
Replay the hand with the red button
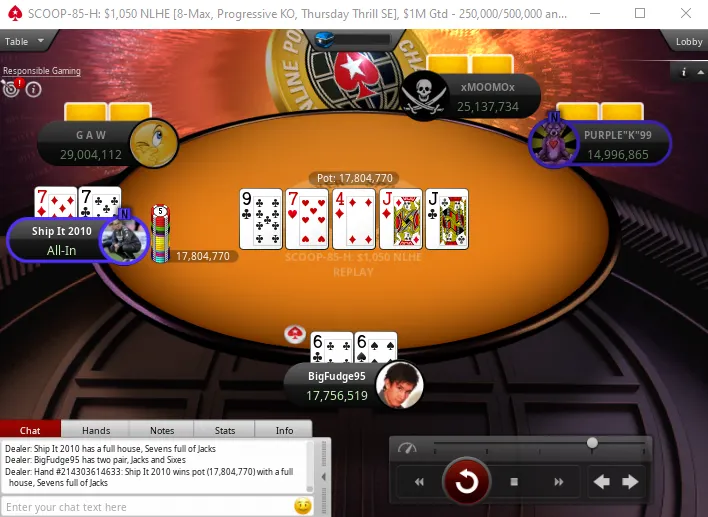466,482
